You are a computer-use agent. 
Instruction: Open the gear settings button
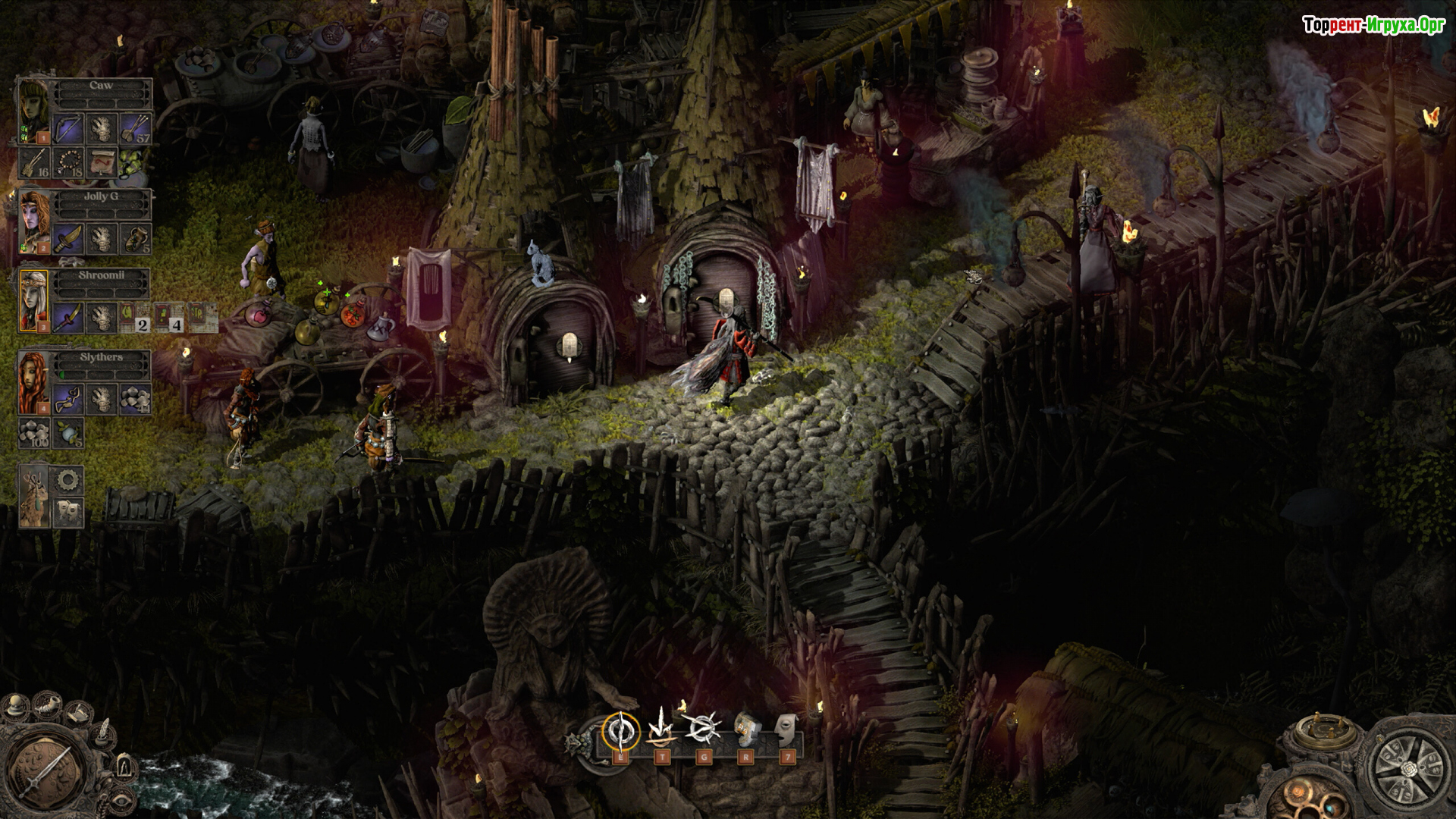tap(69, 480)
